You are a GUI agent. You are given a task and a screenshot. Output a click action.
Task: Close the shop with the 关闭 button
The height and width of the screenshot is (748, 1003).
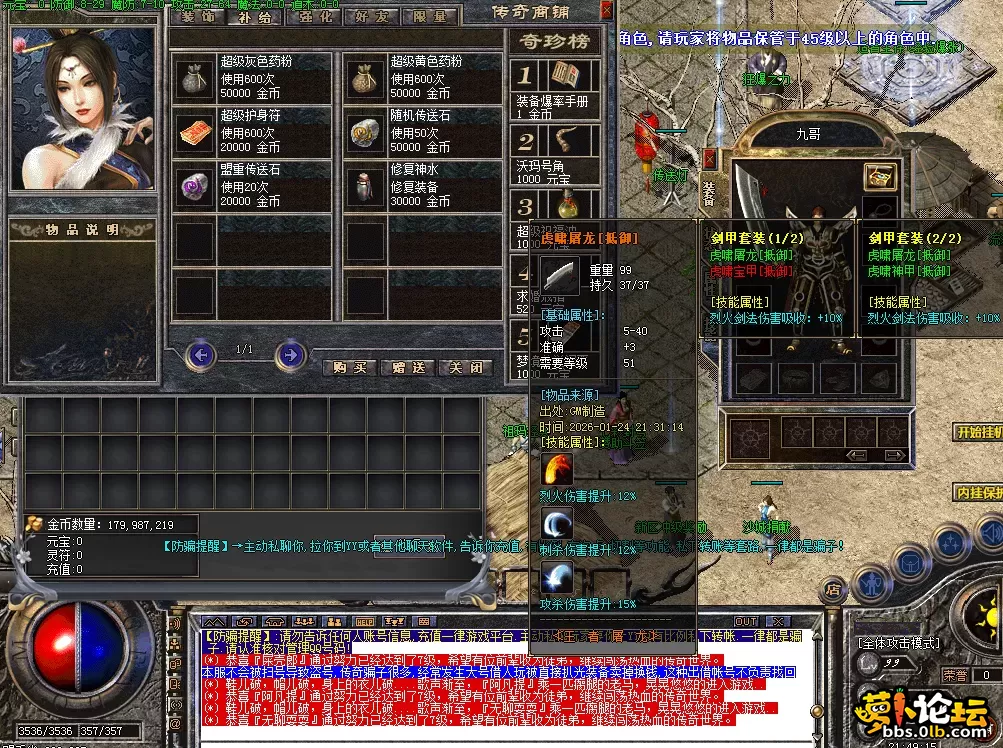(468, 367)
